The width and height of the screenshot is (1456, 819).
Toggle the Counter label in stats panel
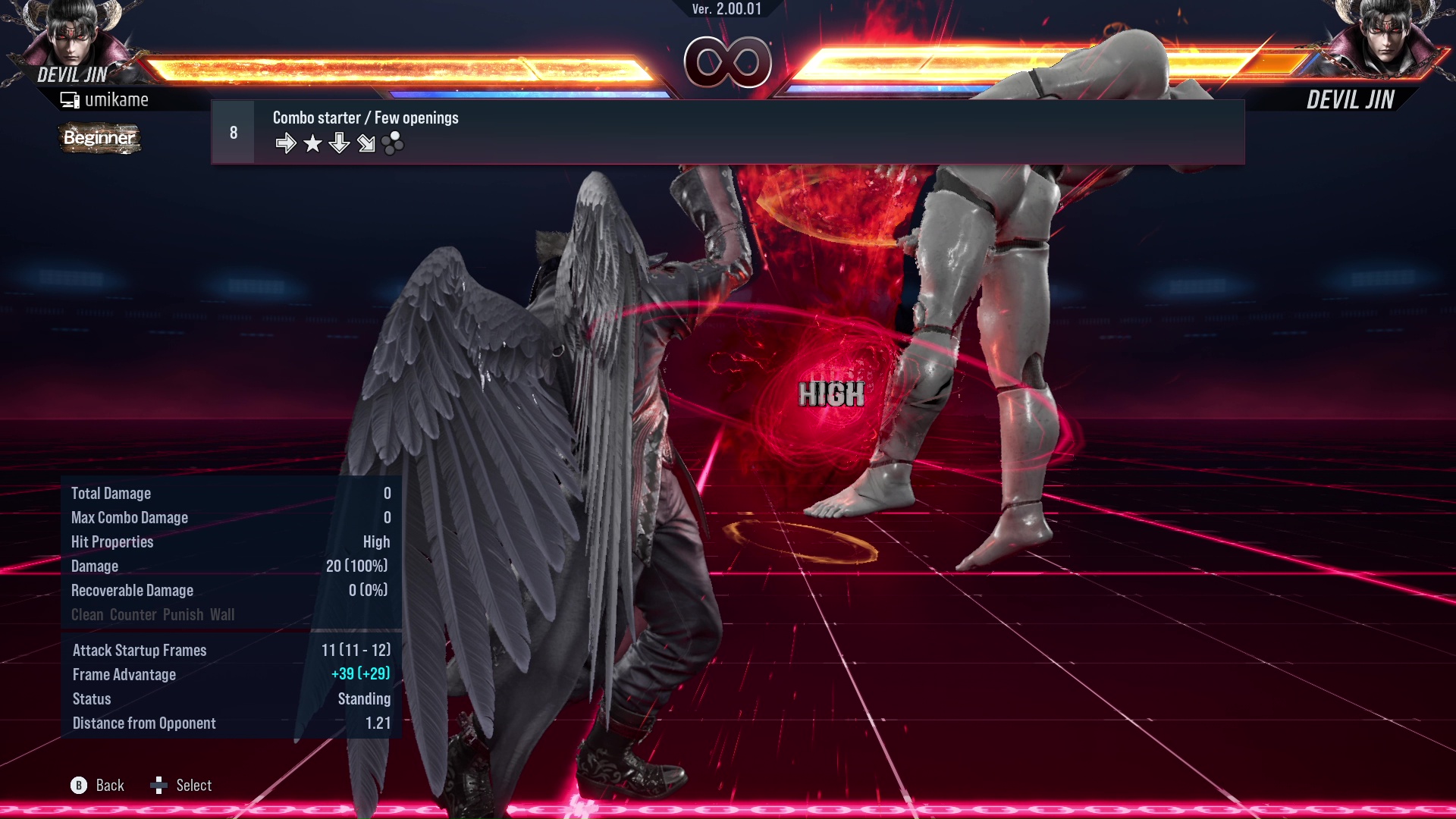133,614
